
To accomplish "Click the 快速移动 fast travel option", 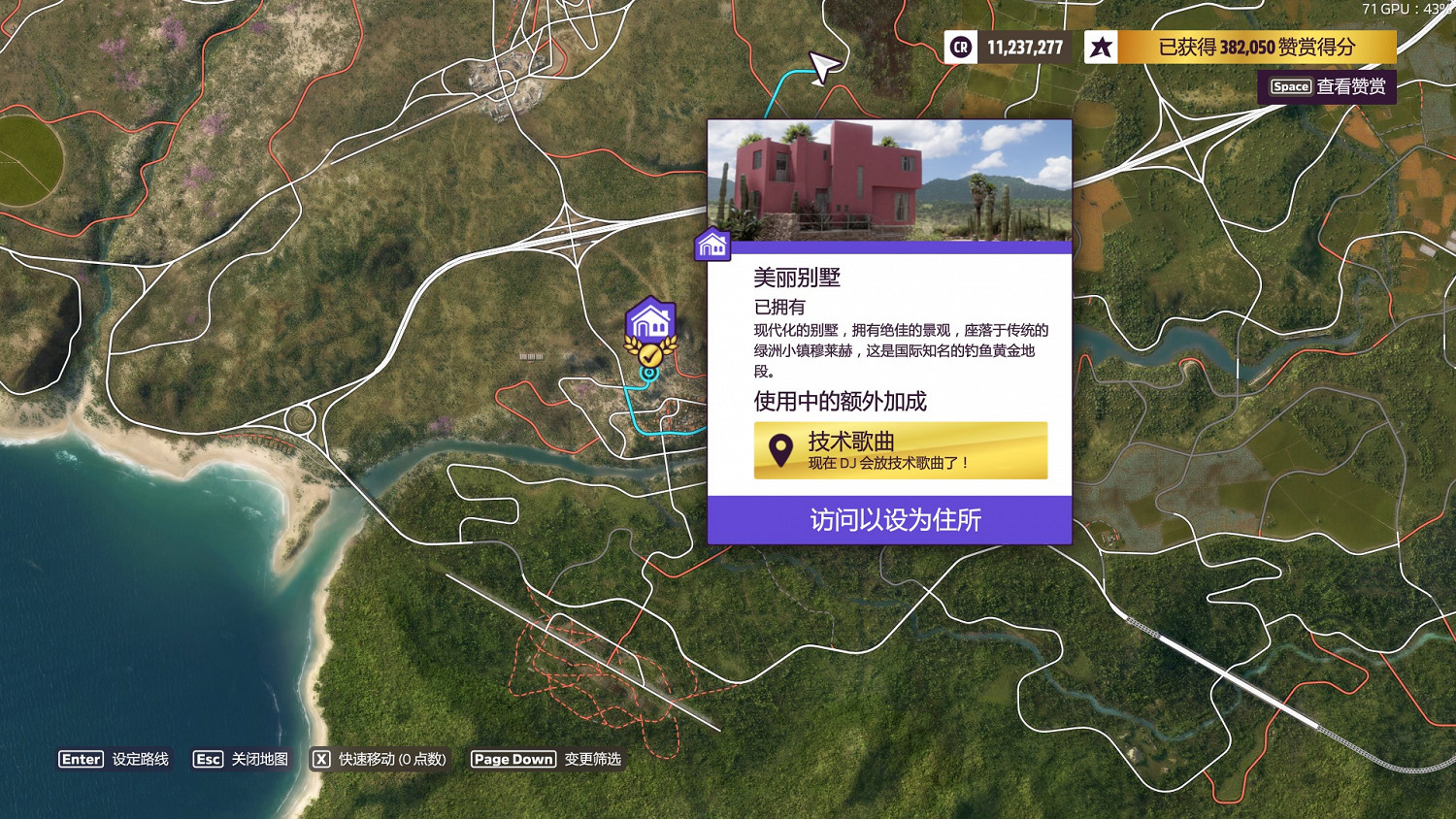I will pos(379,760).
